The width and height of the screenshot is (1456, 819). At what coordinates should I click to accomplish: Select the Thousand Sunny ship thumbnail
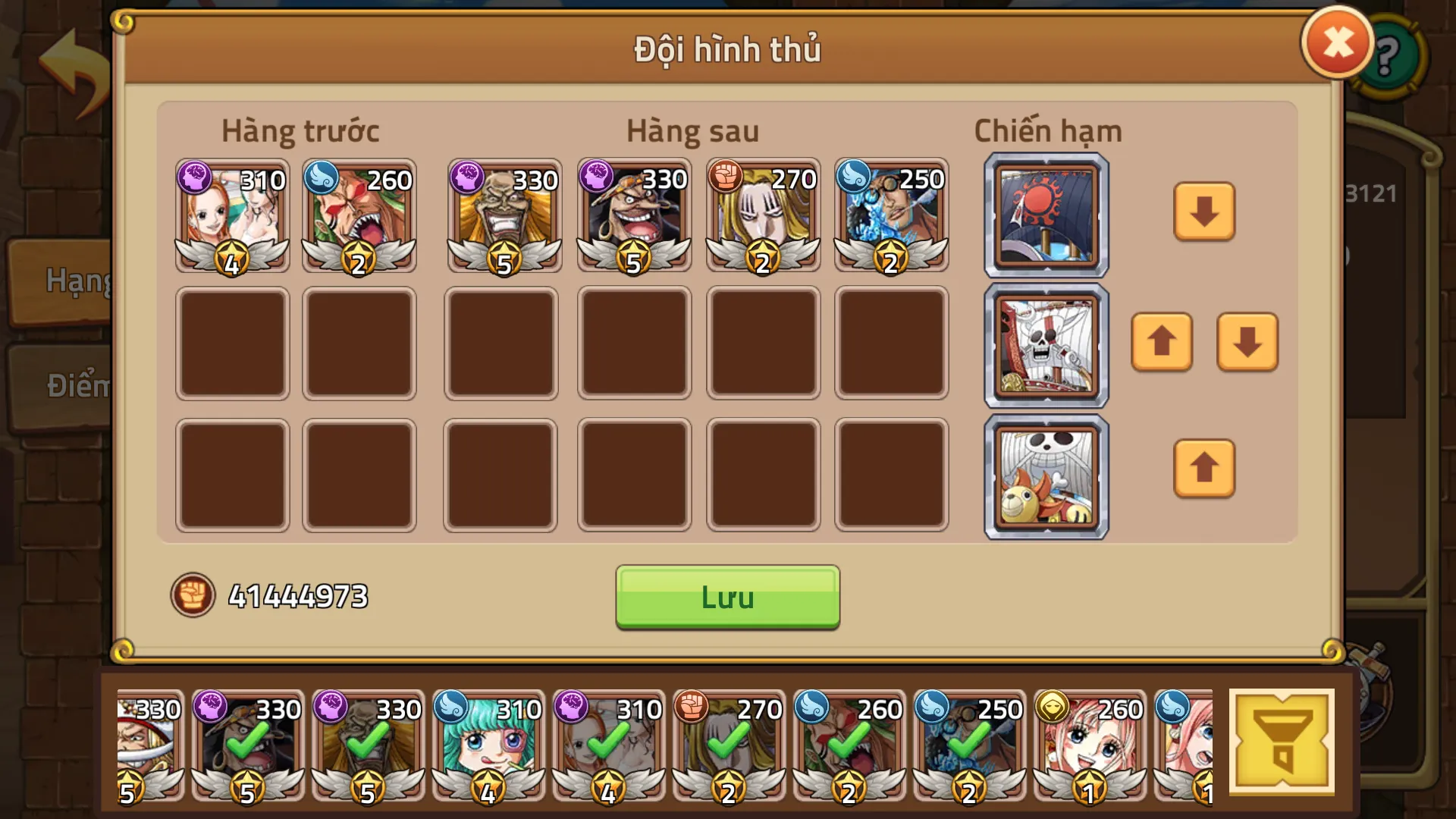point(1046,475)
